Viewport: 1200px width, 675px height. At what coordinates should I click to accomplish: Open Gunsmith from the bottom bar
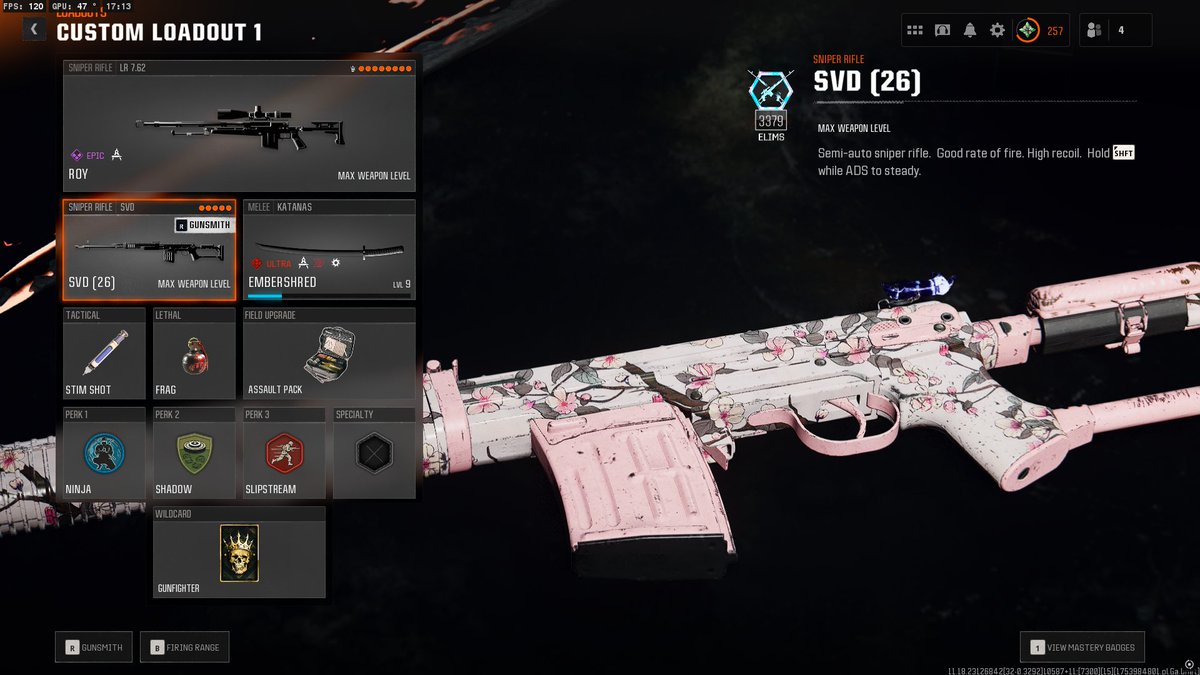point(95,647)
